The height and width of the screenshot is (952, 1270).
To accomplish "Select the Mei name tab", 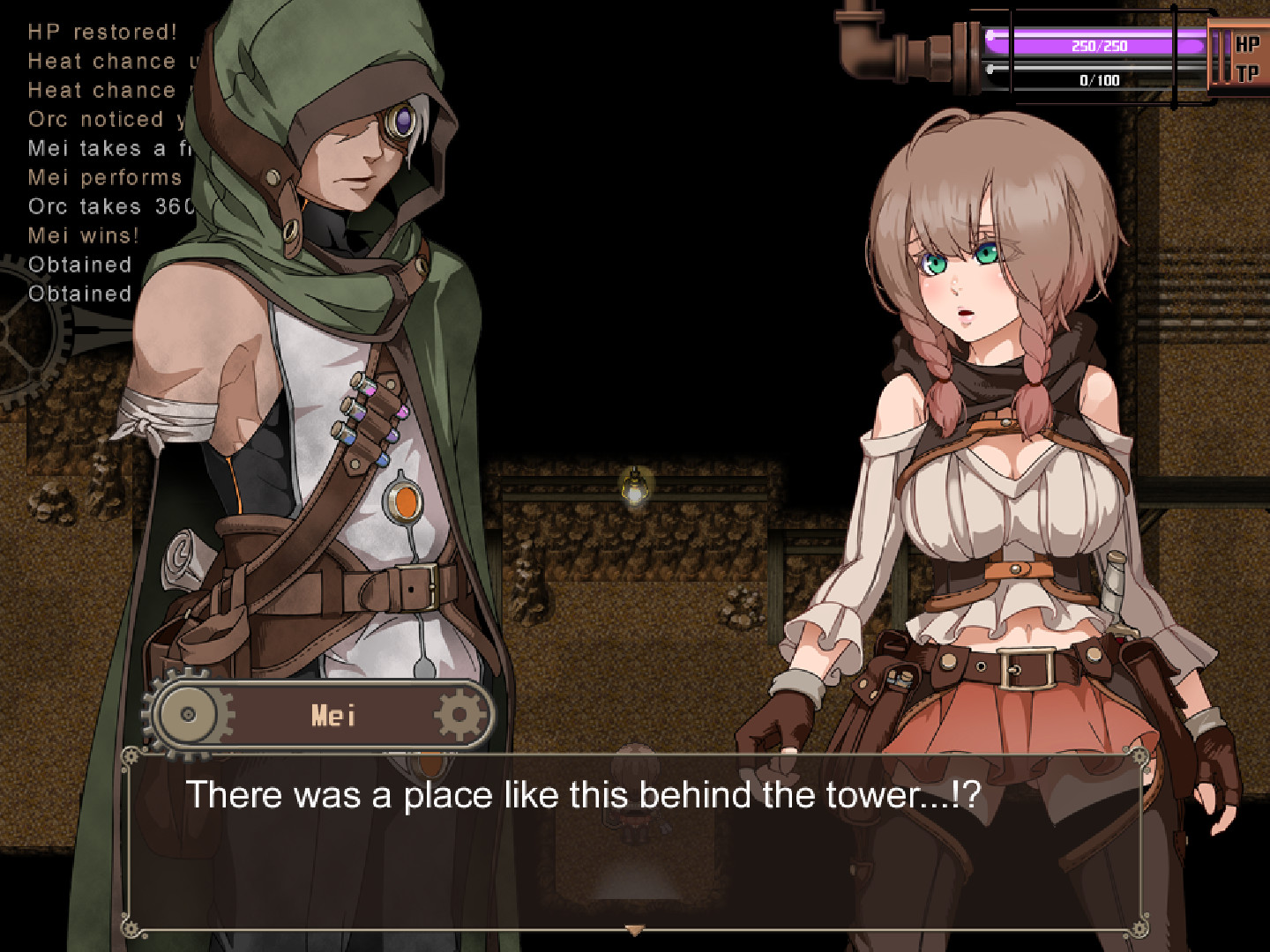I will click(333, 714).
